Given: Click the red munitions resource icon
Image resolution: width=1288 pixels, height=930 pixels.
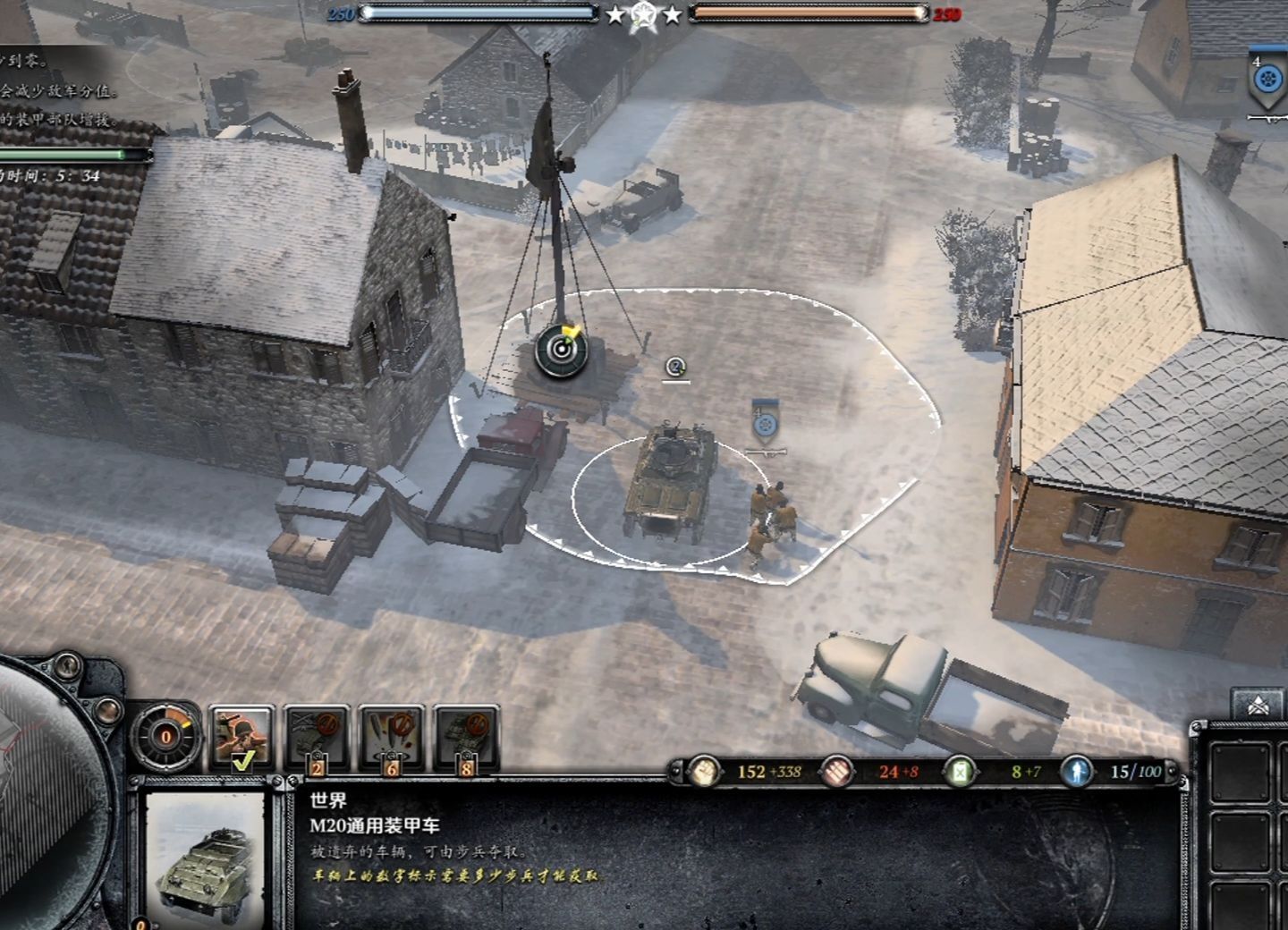Looking at the screenshot, I should 838,771.
